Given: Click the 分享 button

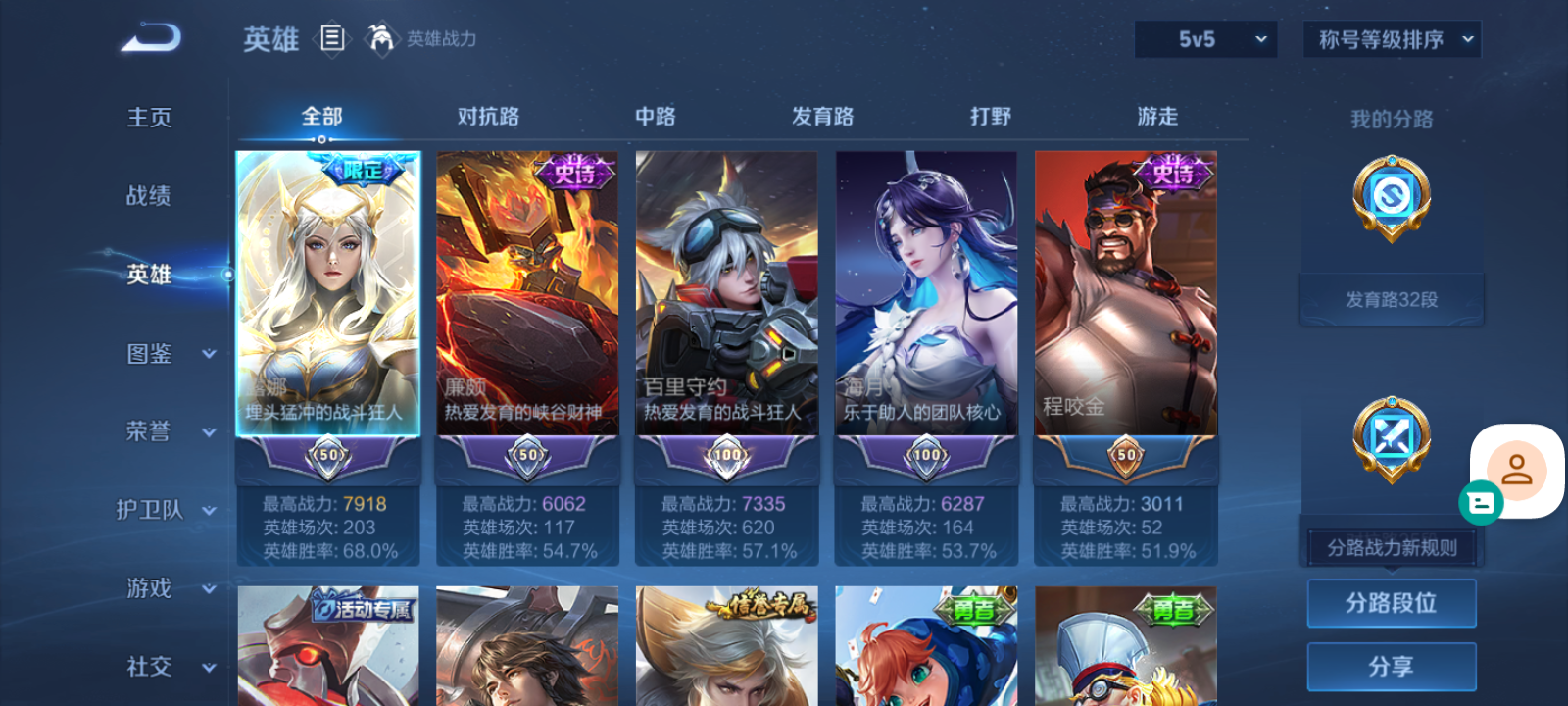Looking at the screenshot, I should 1392,665.
